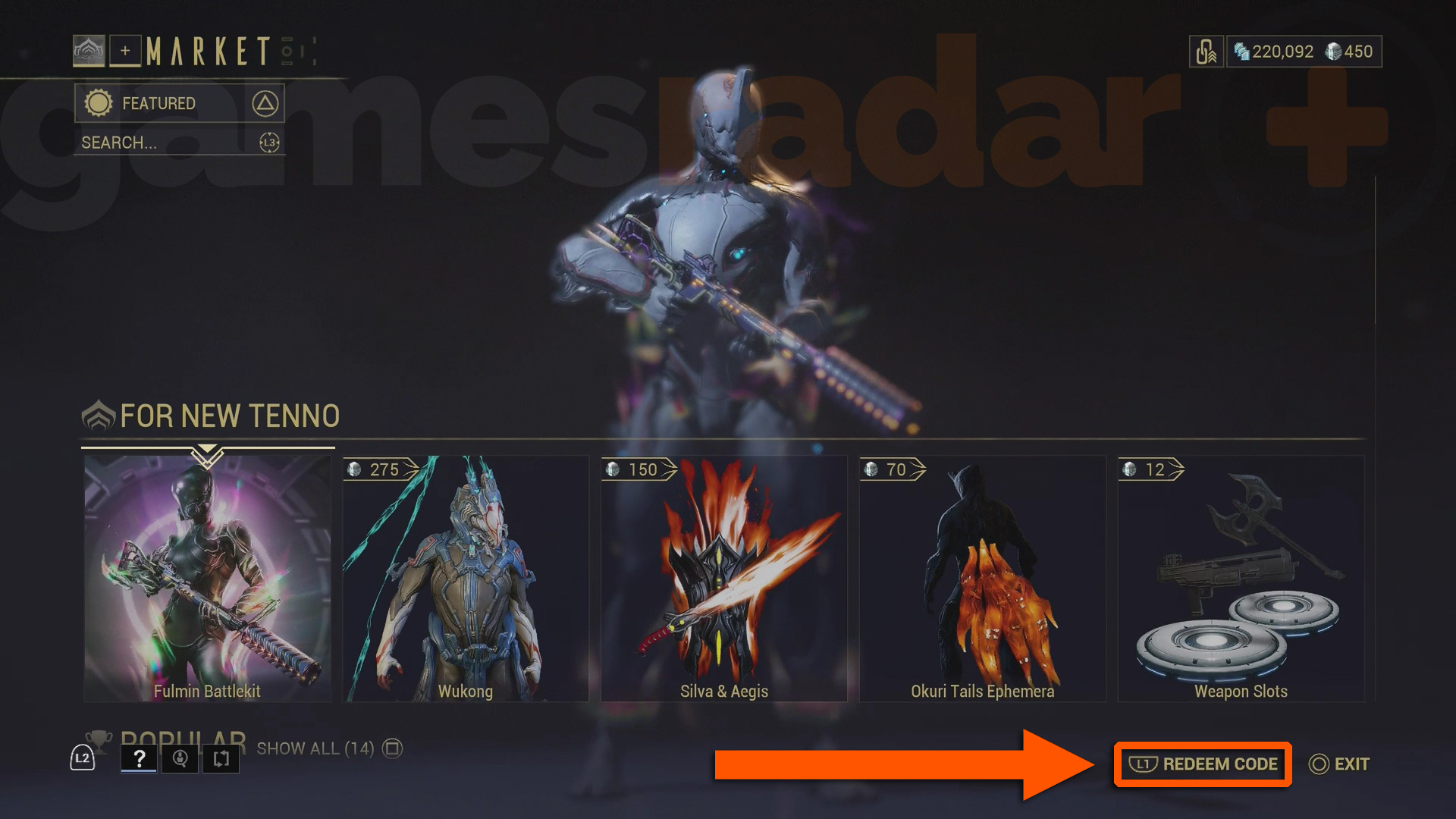
Task: Expand the Wukong price chevron banner
Action: (379, 469)
